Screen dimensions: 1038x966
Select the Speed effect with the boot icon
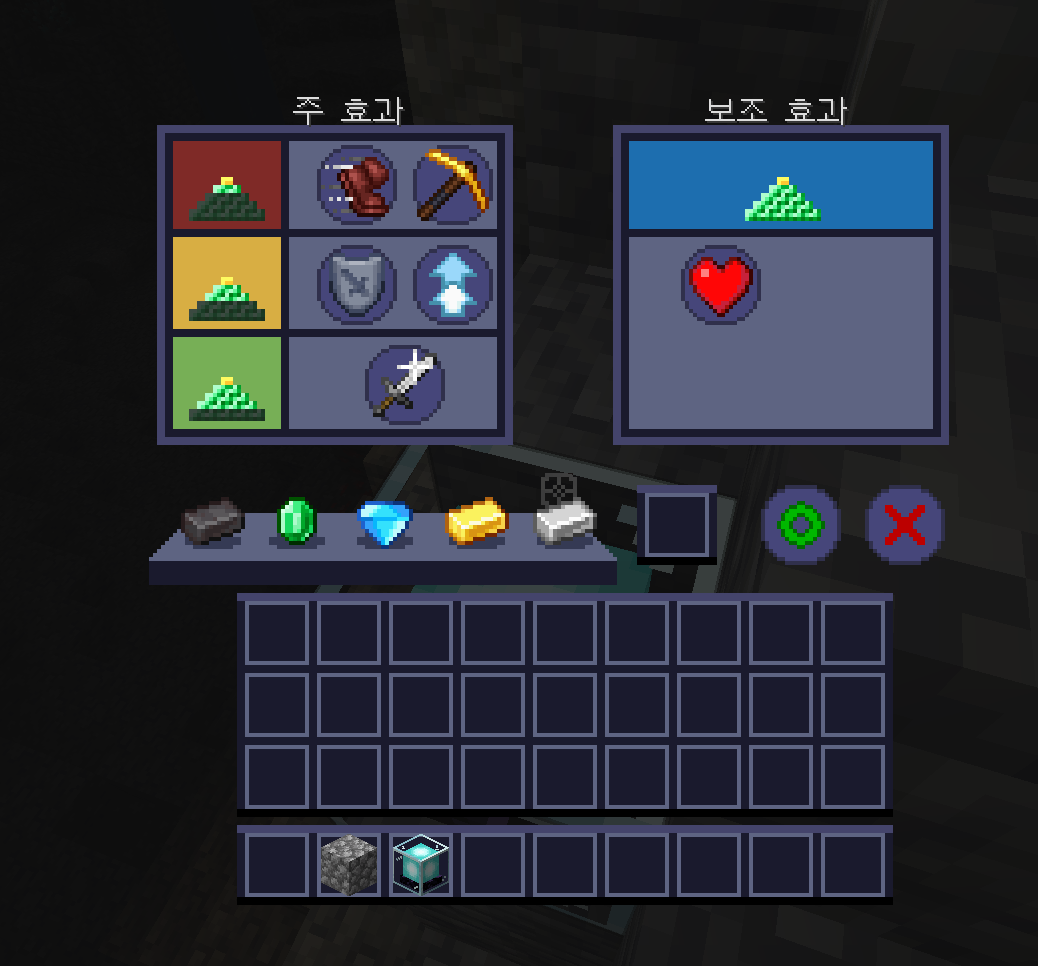point(357,185)
